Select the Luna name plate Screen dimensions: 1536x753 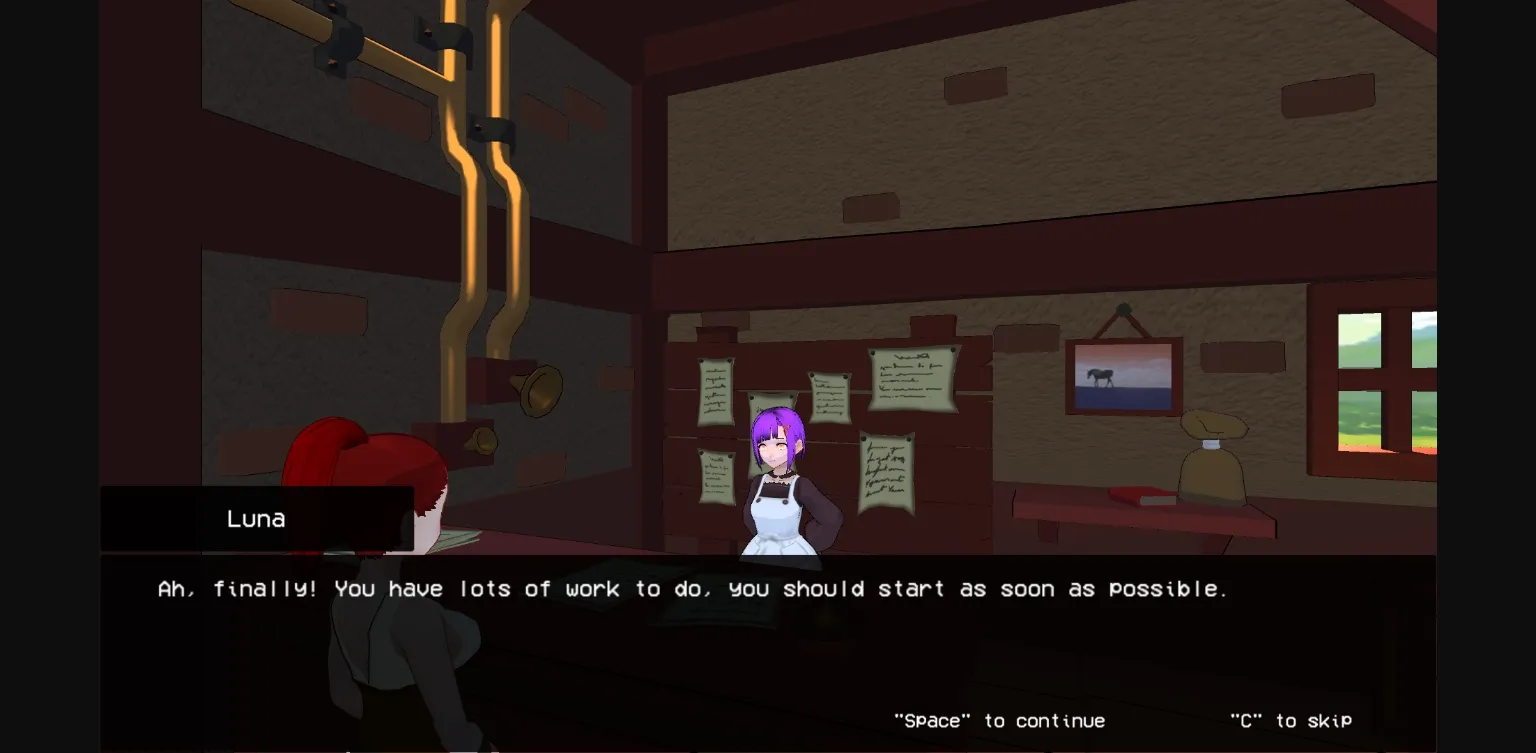point(256,518)
